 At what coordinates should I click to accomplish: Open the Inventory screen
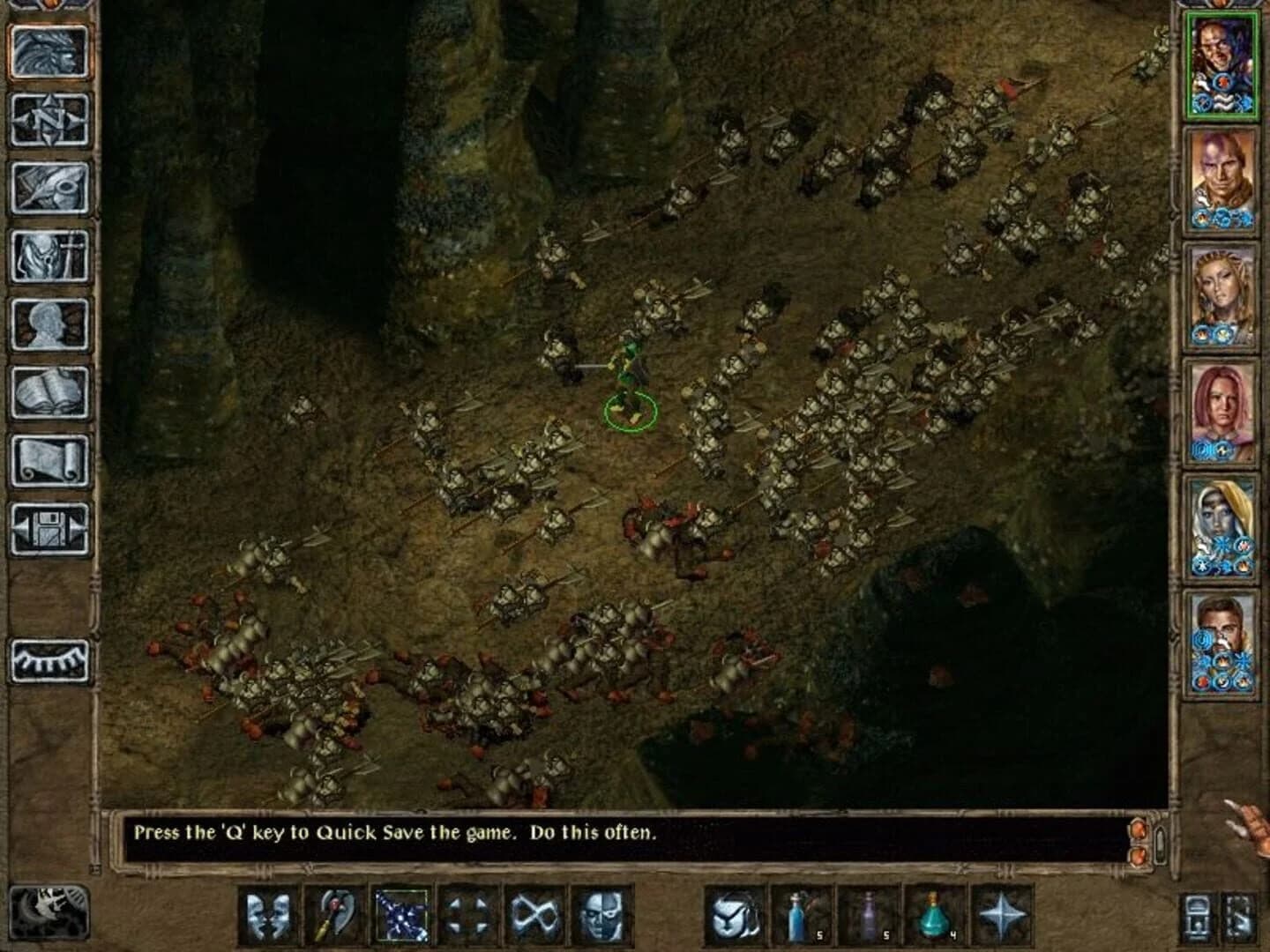(49, 255)
